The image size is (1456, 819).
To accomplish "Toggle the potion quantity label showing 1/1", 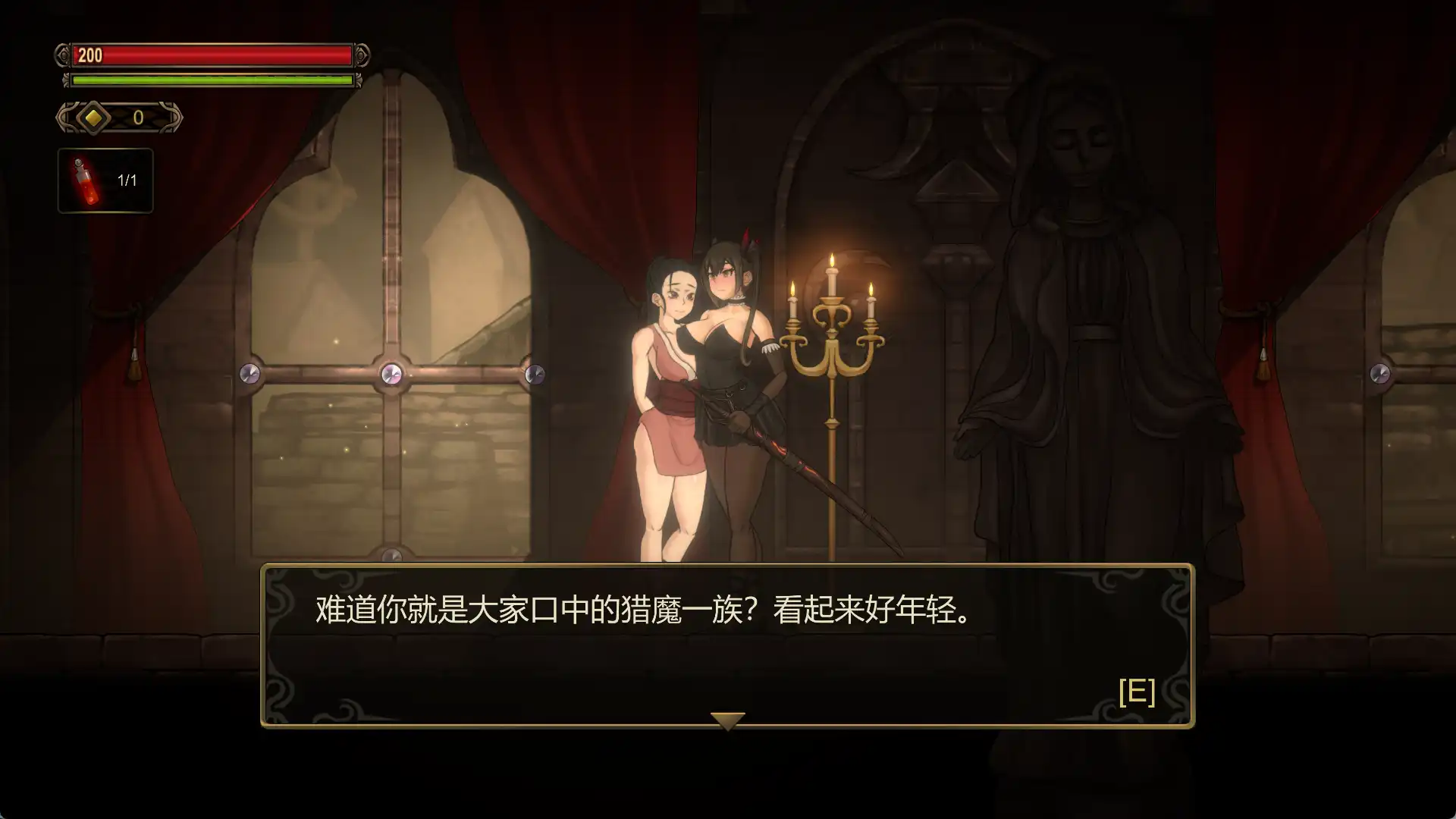I will pyautogui.click(x=126, y=180).
